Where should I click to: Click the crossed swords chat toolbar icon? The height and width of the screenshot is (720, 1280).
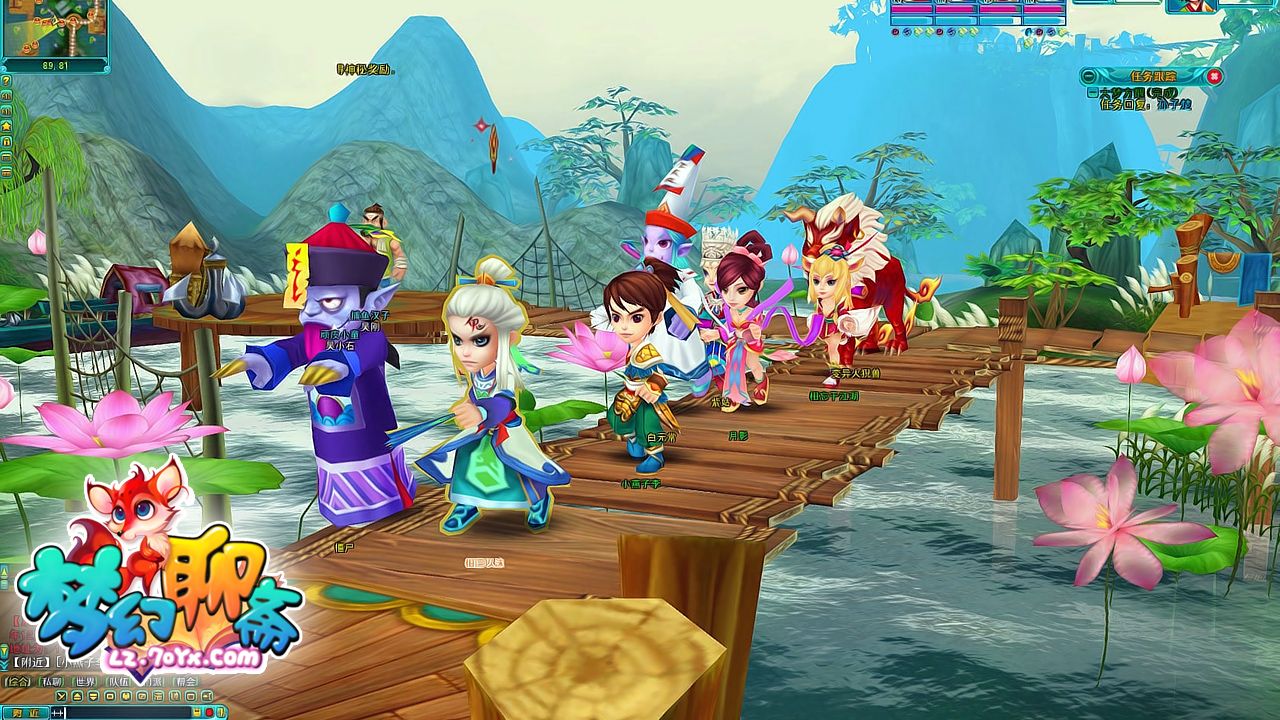point(62,696)
